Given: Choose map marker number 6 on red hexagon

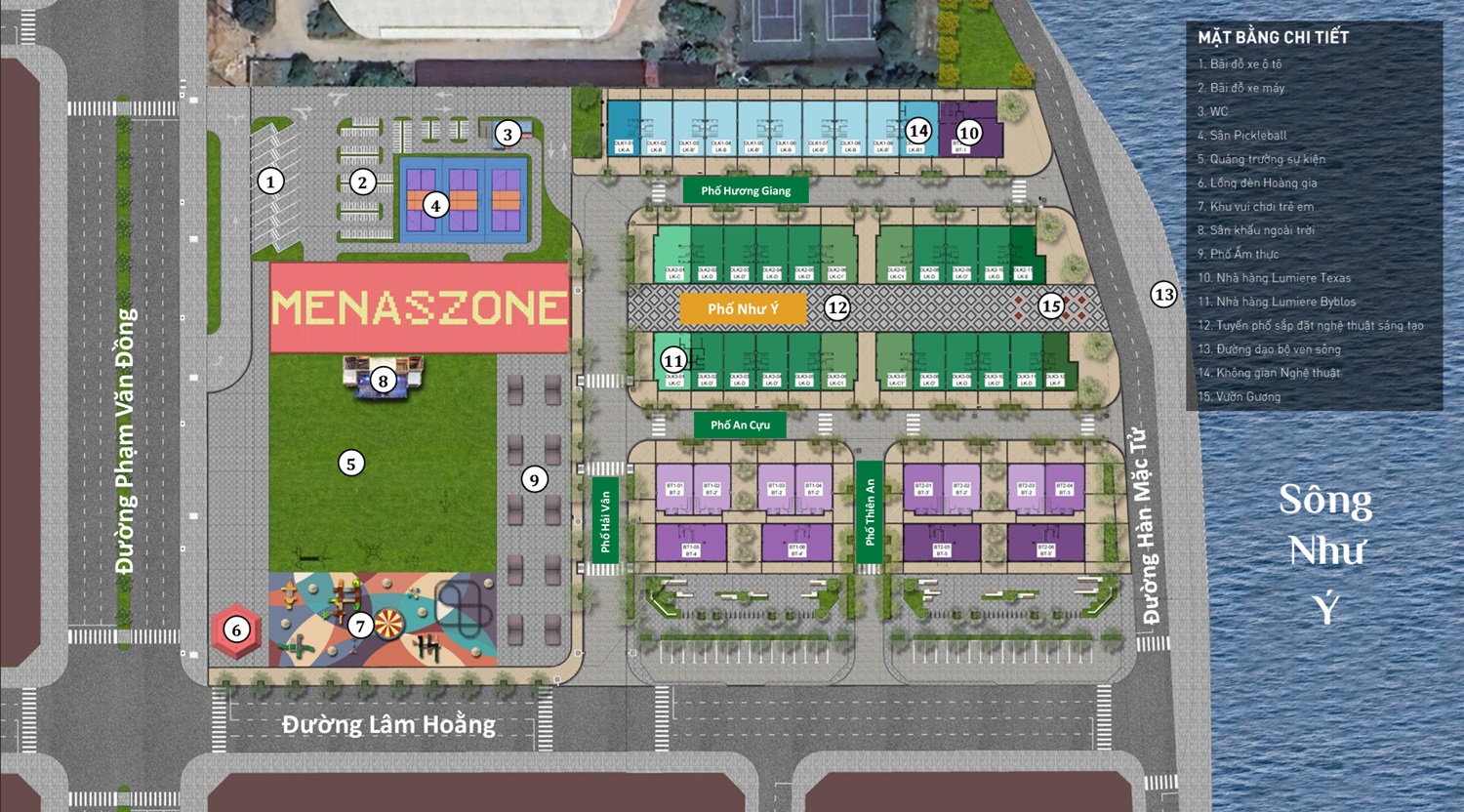Looking at the screenshot, I should pyautogui.click(x=236, y=629).
